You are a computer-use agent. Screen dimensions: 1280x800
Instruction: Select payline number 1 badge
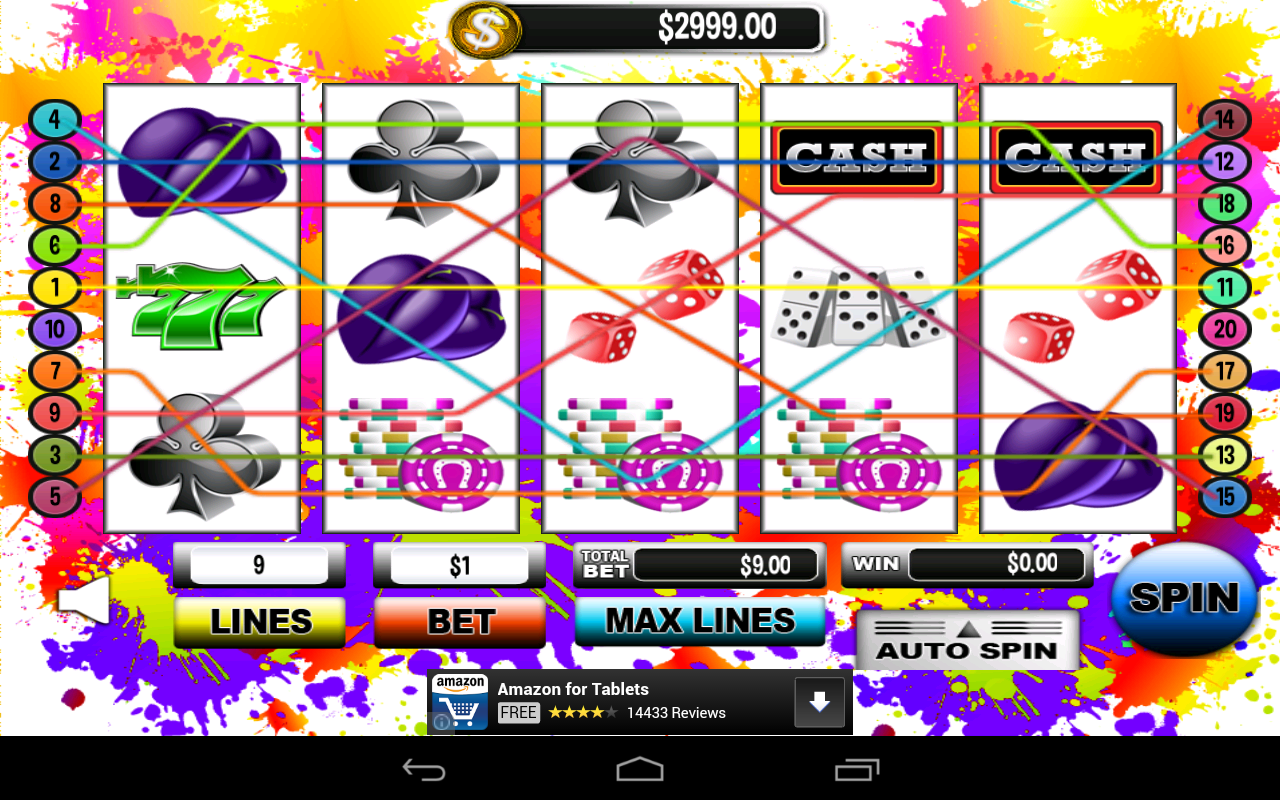tap(55, 288)
